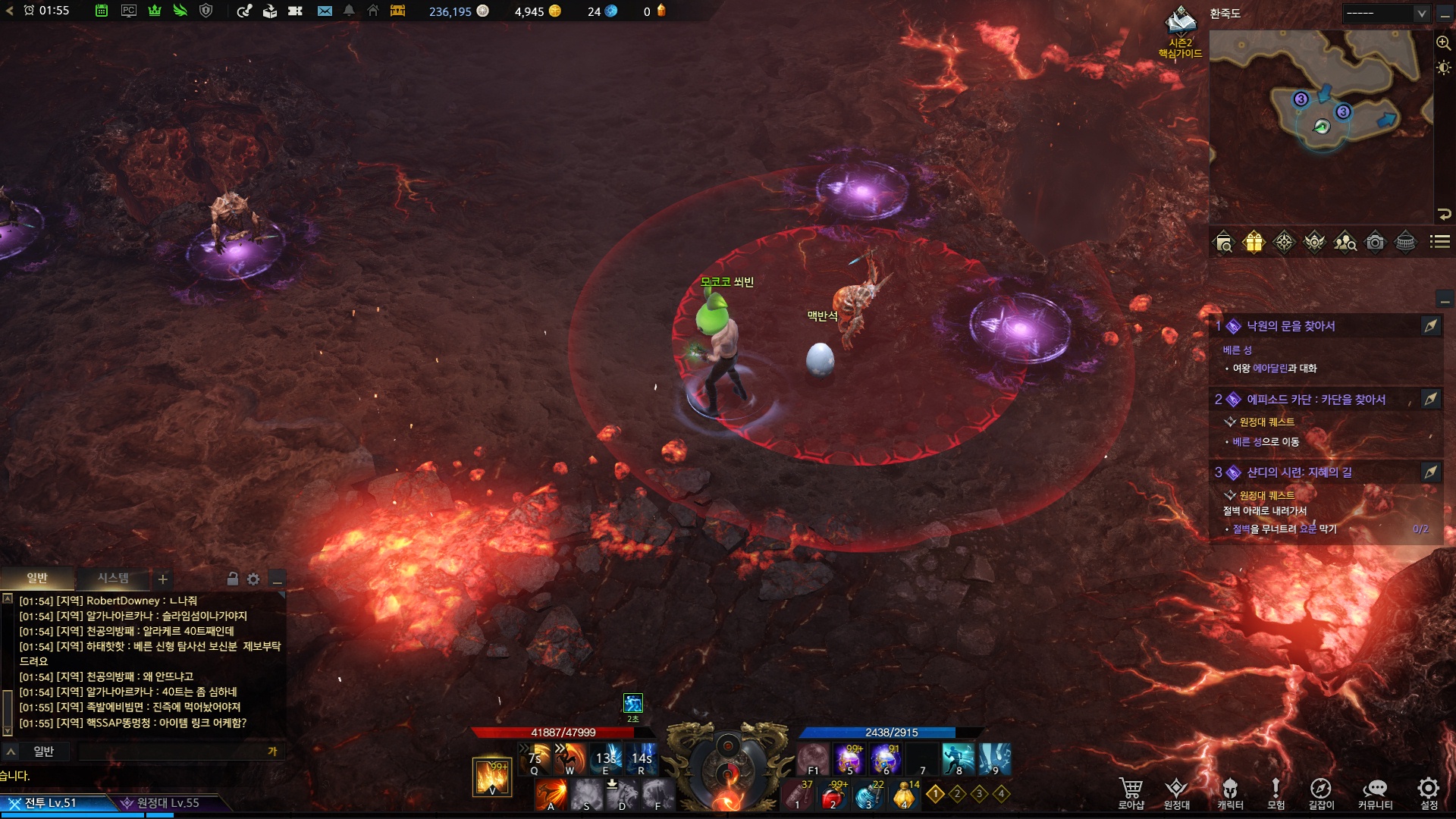
Task: Open the 설정 settings menu
Action: (1429, 792)
